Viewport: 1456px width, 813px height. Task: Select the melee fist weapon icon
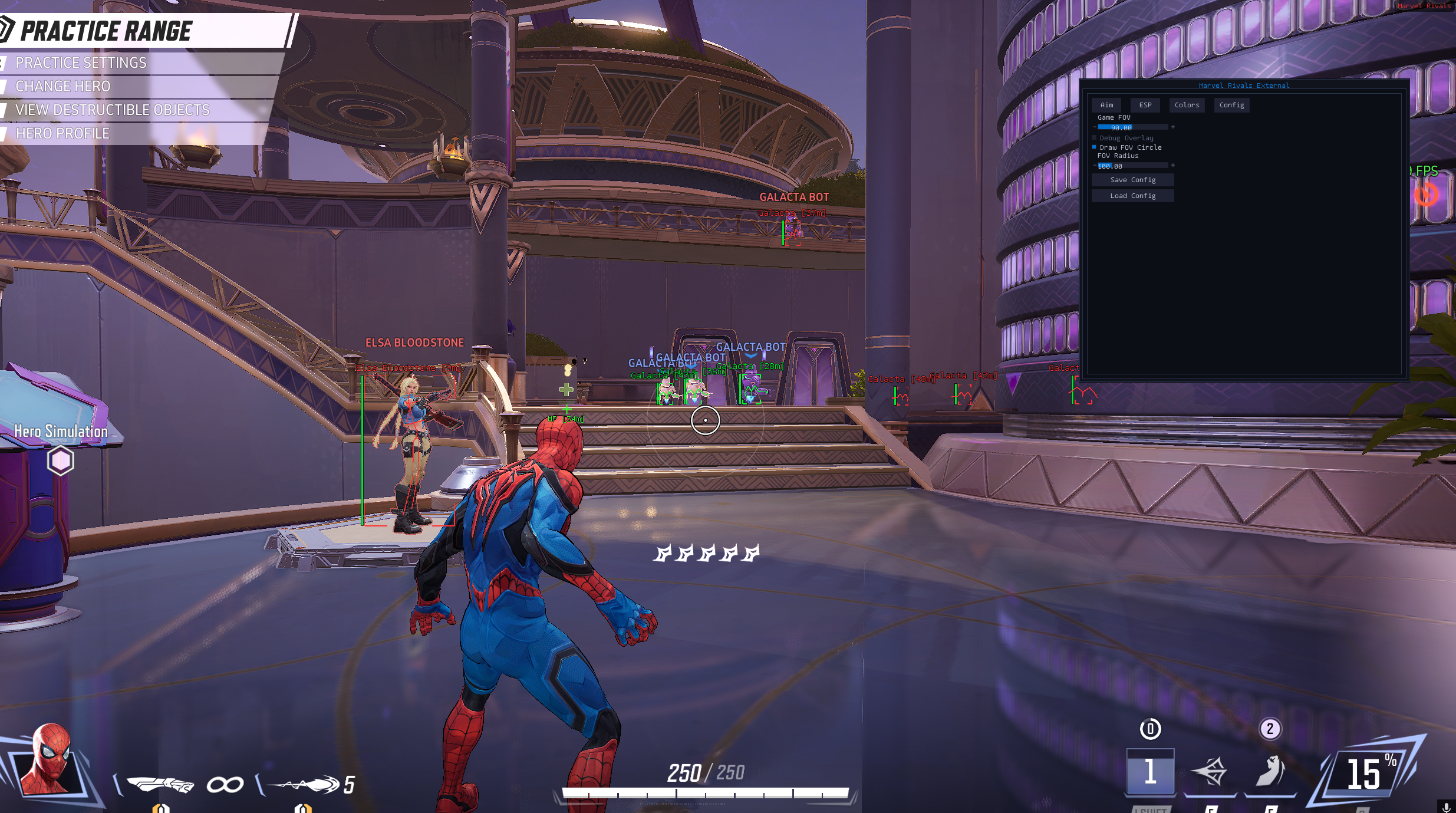point(160,785)
